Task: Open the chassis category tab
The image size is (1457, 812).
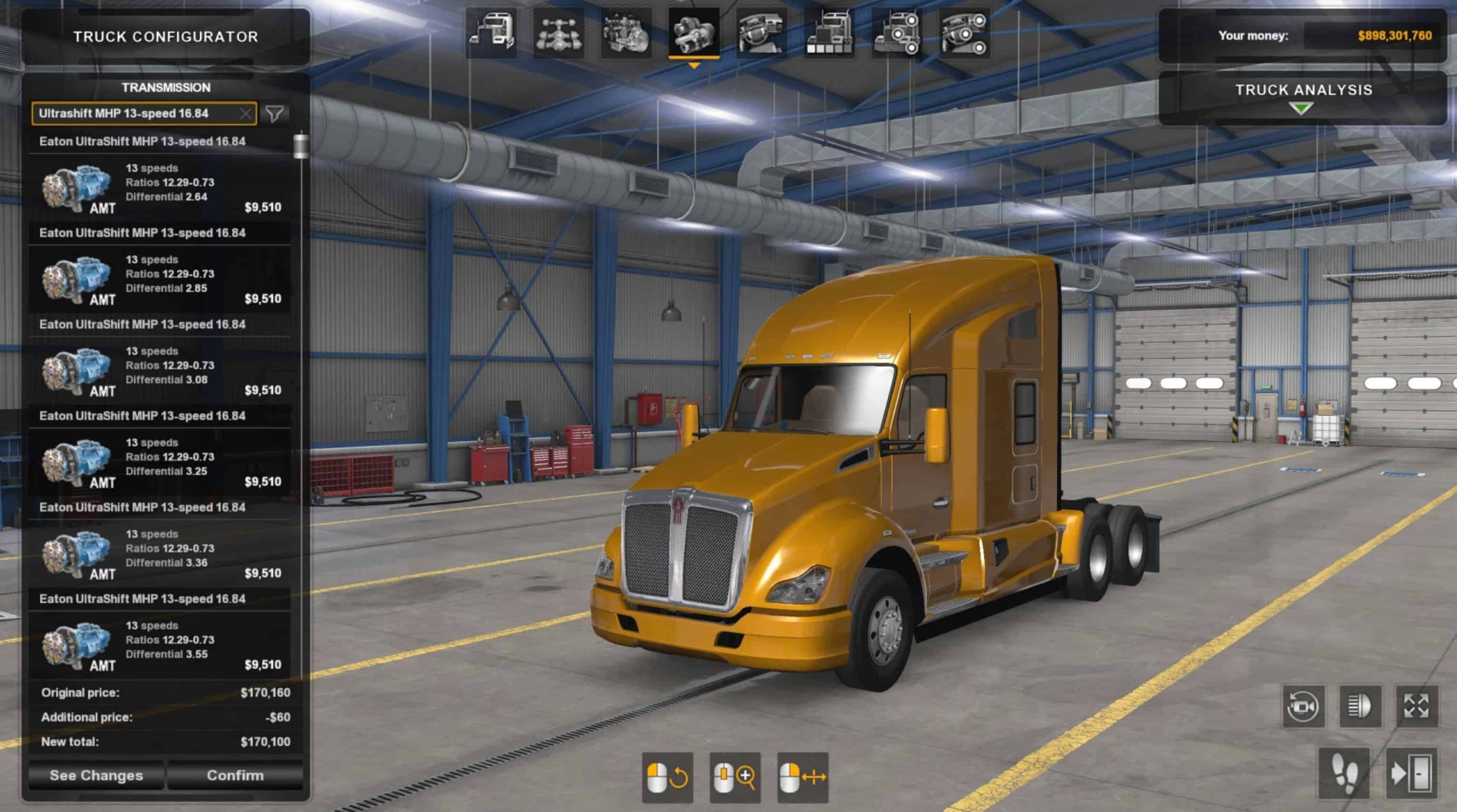Action: pyautogui.click(x=558, y=33)
